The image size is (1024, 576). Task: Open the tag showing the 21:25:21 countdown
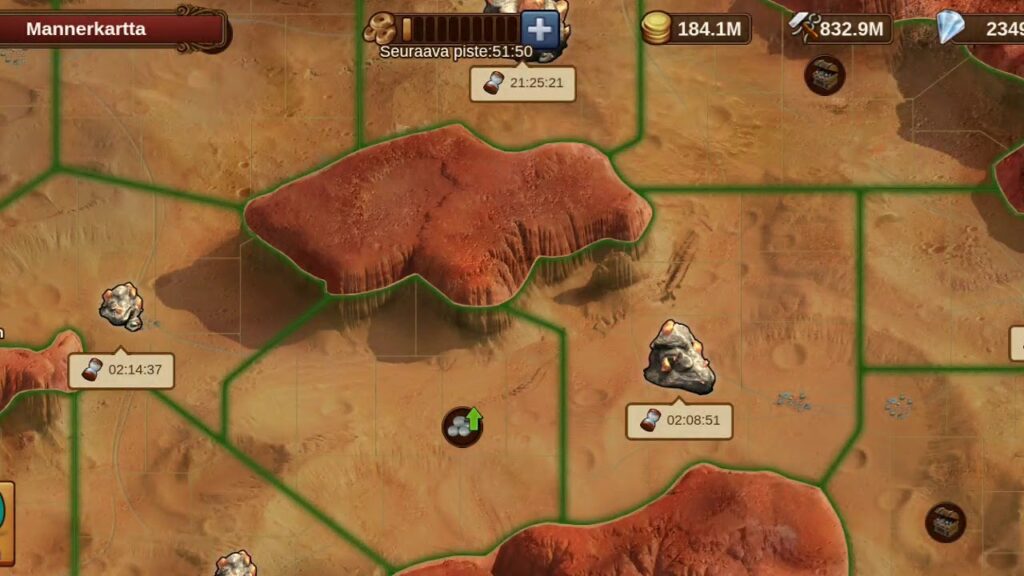point(524,84)
